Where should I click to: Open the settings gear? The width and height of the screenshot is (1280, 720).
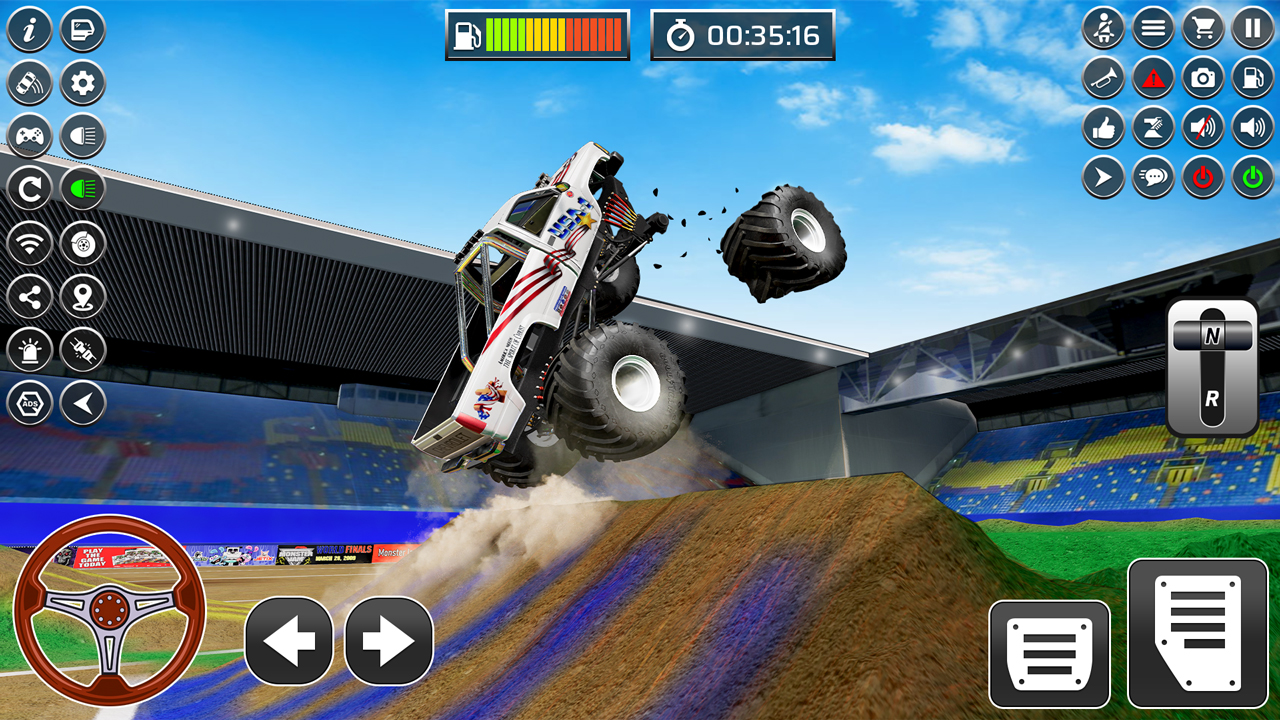tap(82, 82)
